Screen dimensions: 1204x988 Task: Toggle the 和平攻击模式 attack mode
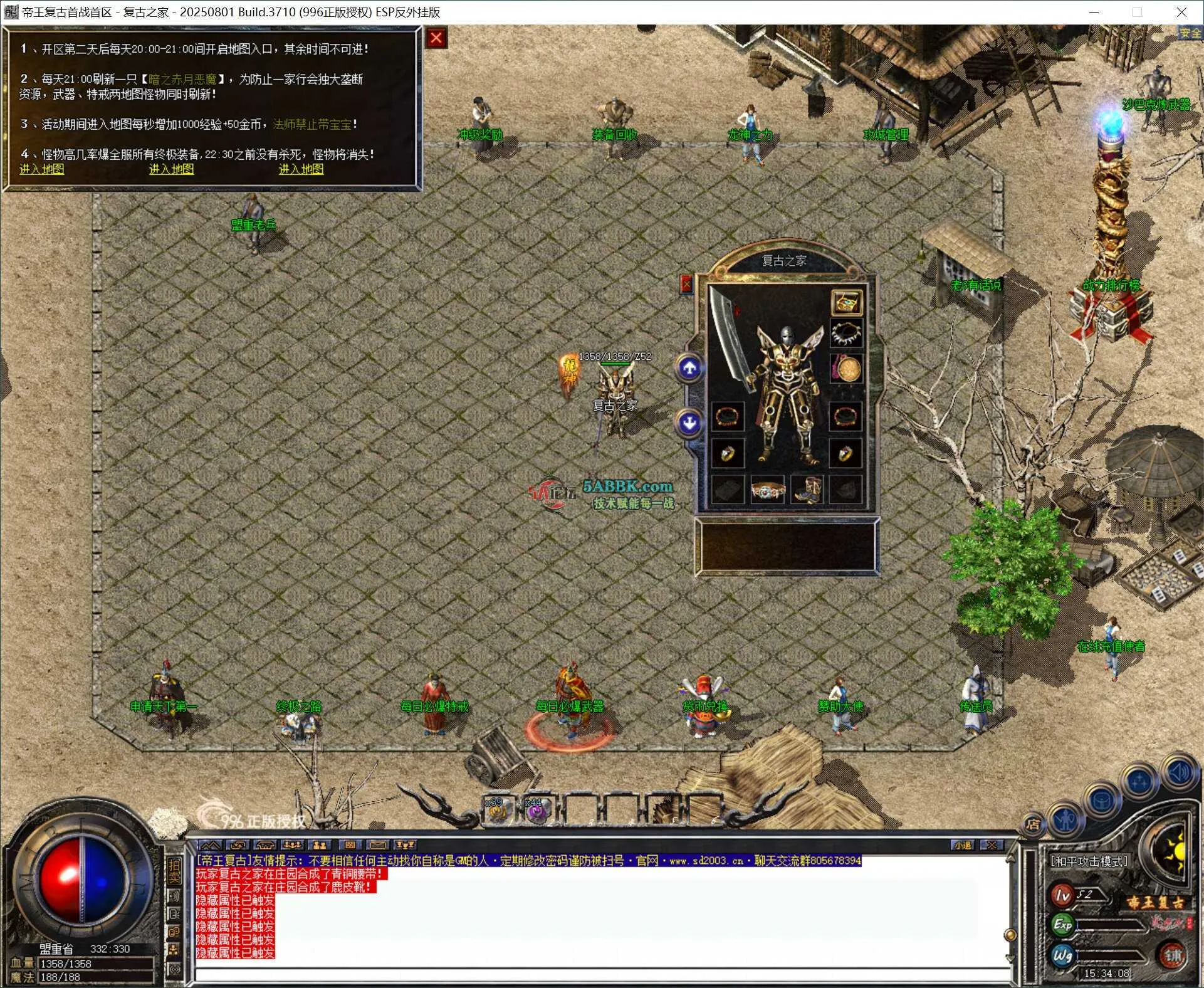click(1089, 861)
